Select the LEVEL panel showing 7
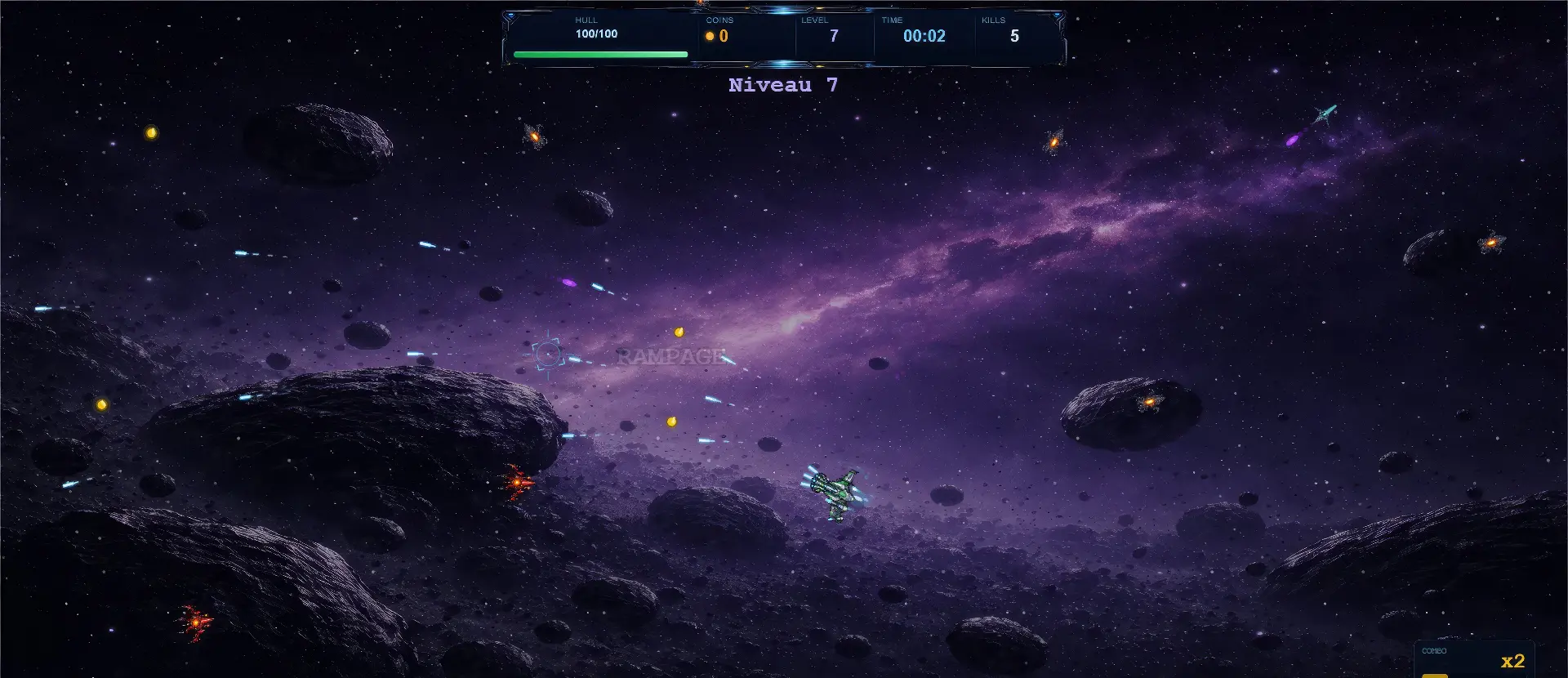This screenshot has width=1568, height=678. 833,31
